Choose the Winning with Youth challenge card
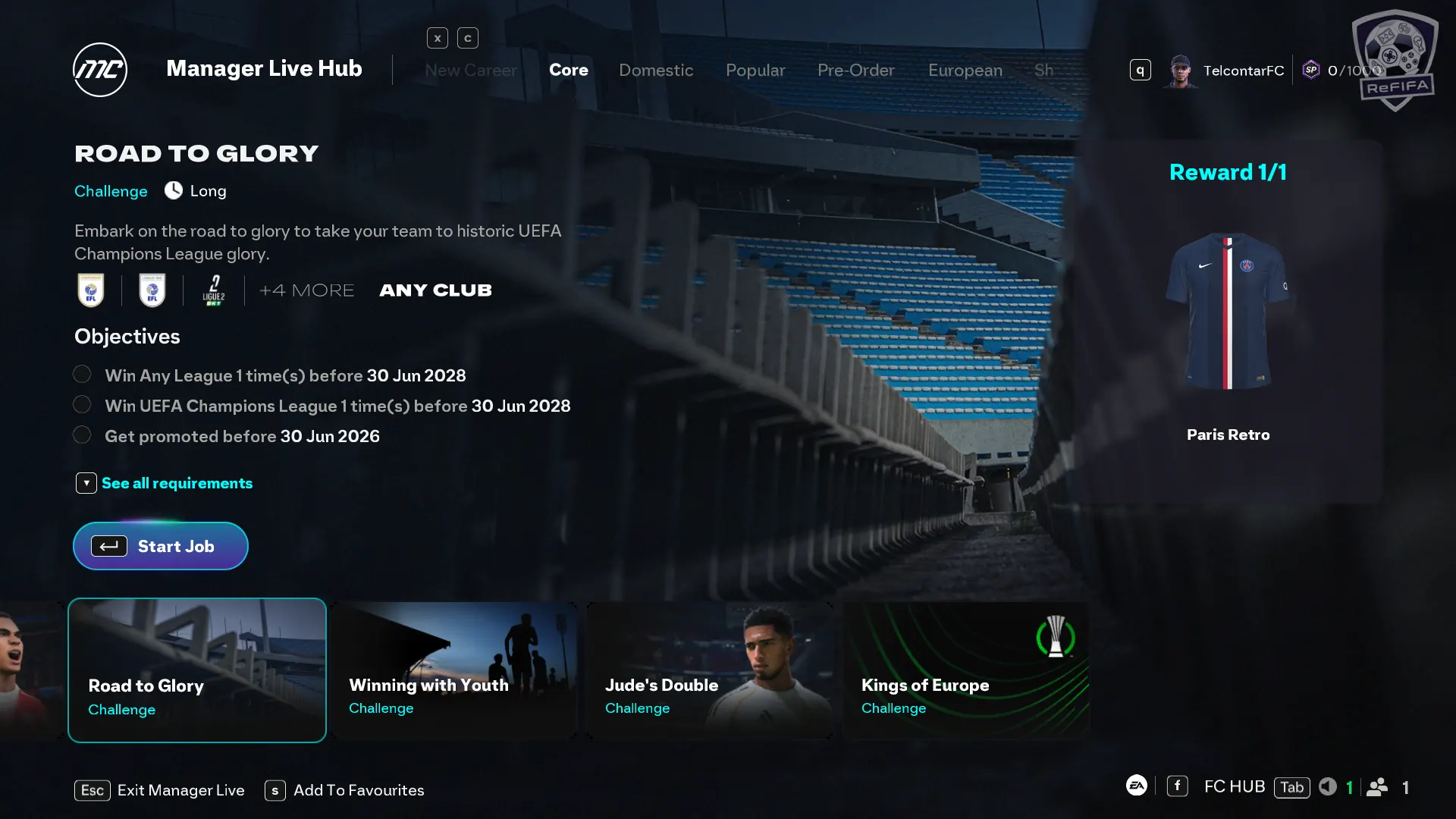 pos(453,670)
